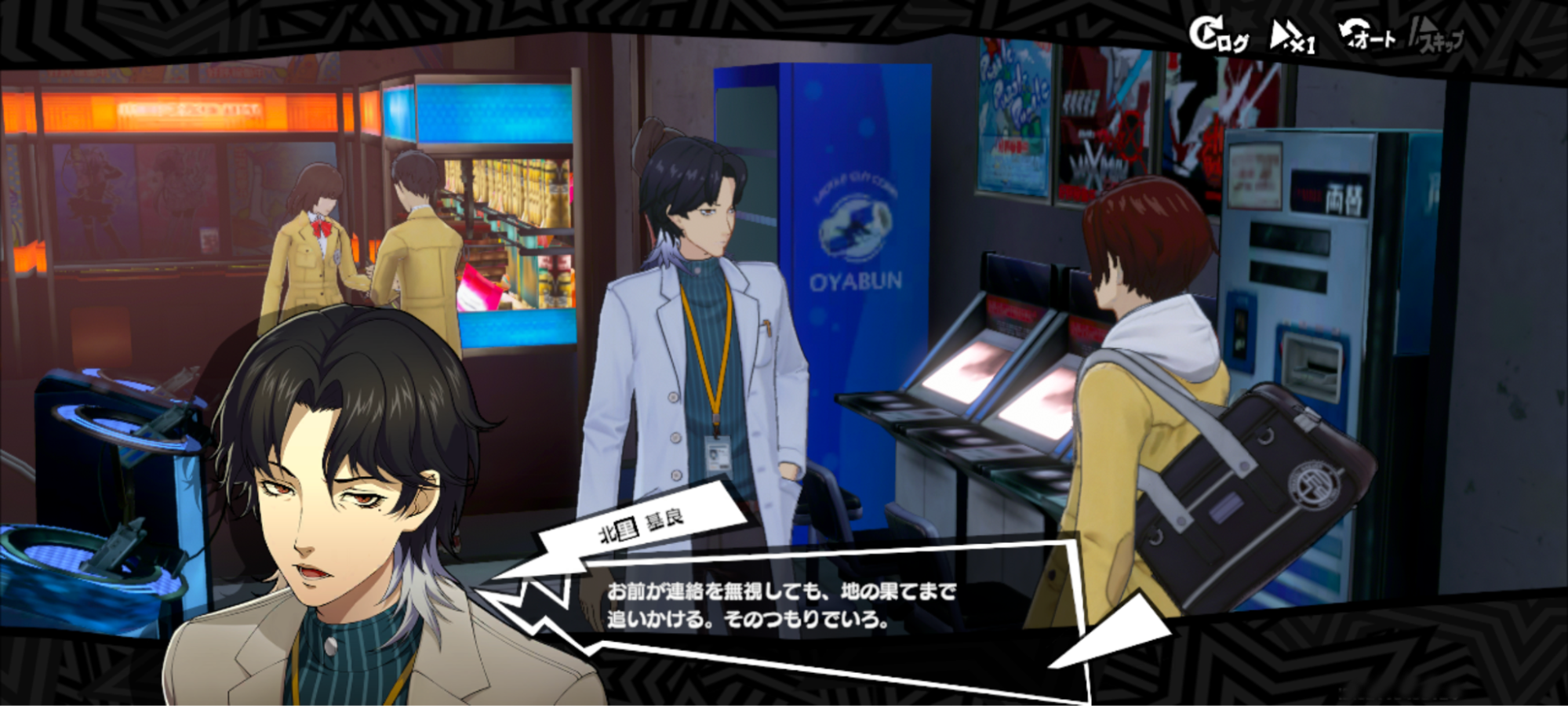This screenshot has height=706, width=1568.
Task: Click the circular arrow on the log icon
Action: click(1206, 28)
